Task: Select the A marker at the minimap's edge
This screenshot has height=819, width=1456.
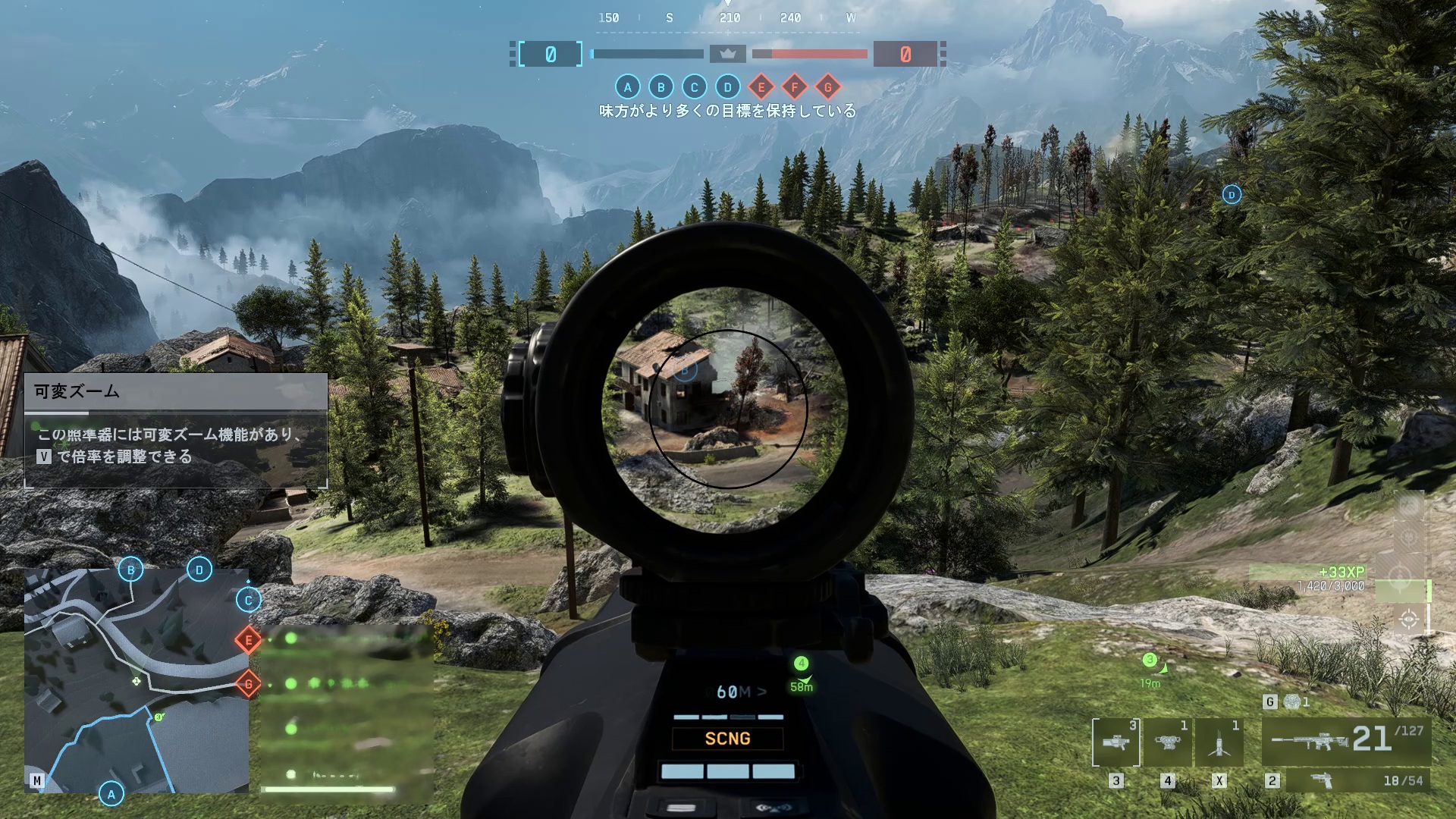Action: click(x=111, y=794)
